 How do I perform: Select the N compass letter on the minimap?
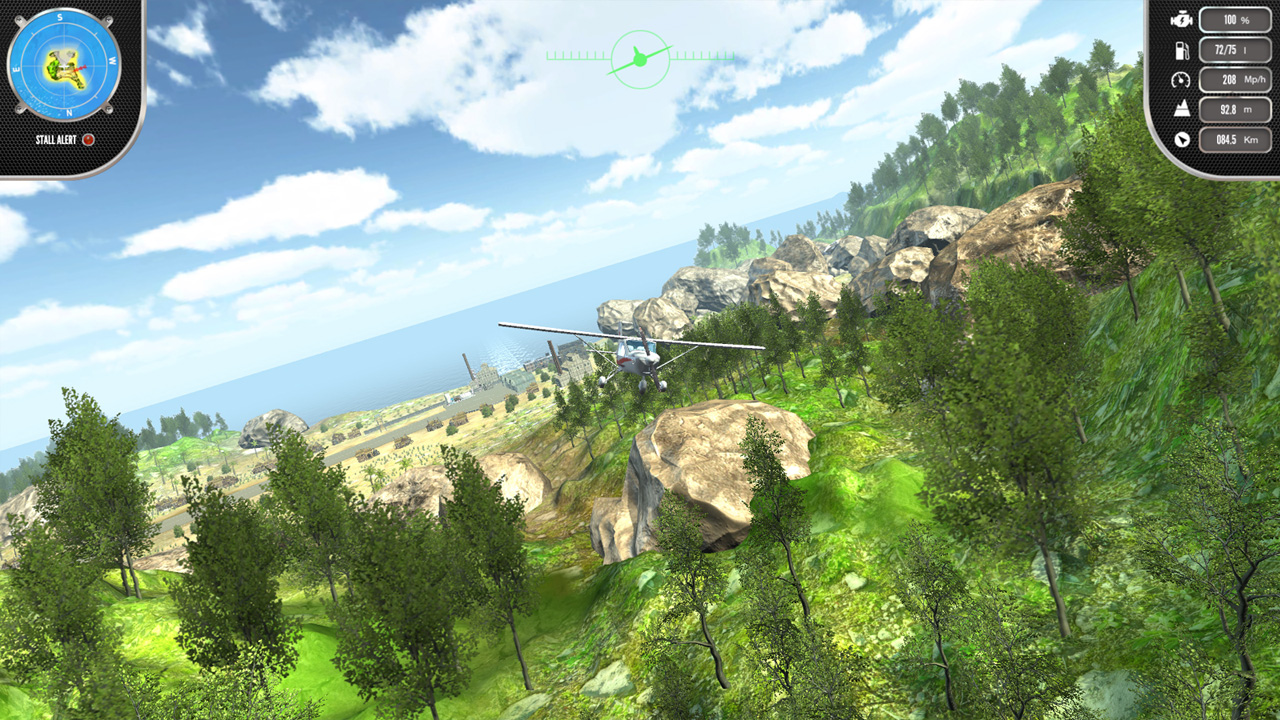pos(69,110)
